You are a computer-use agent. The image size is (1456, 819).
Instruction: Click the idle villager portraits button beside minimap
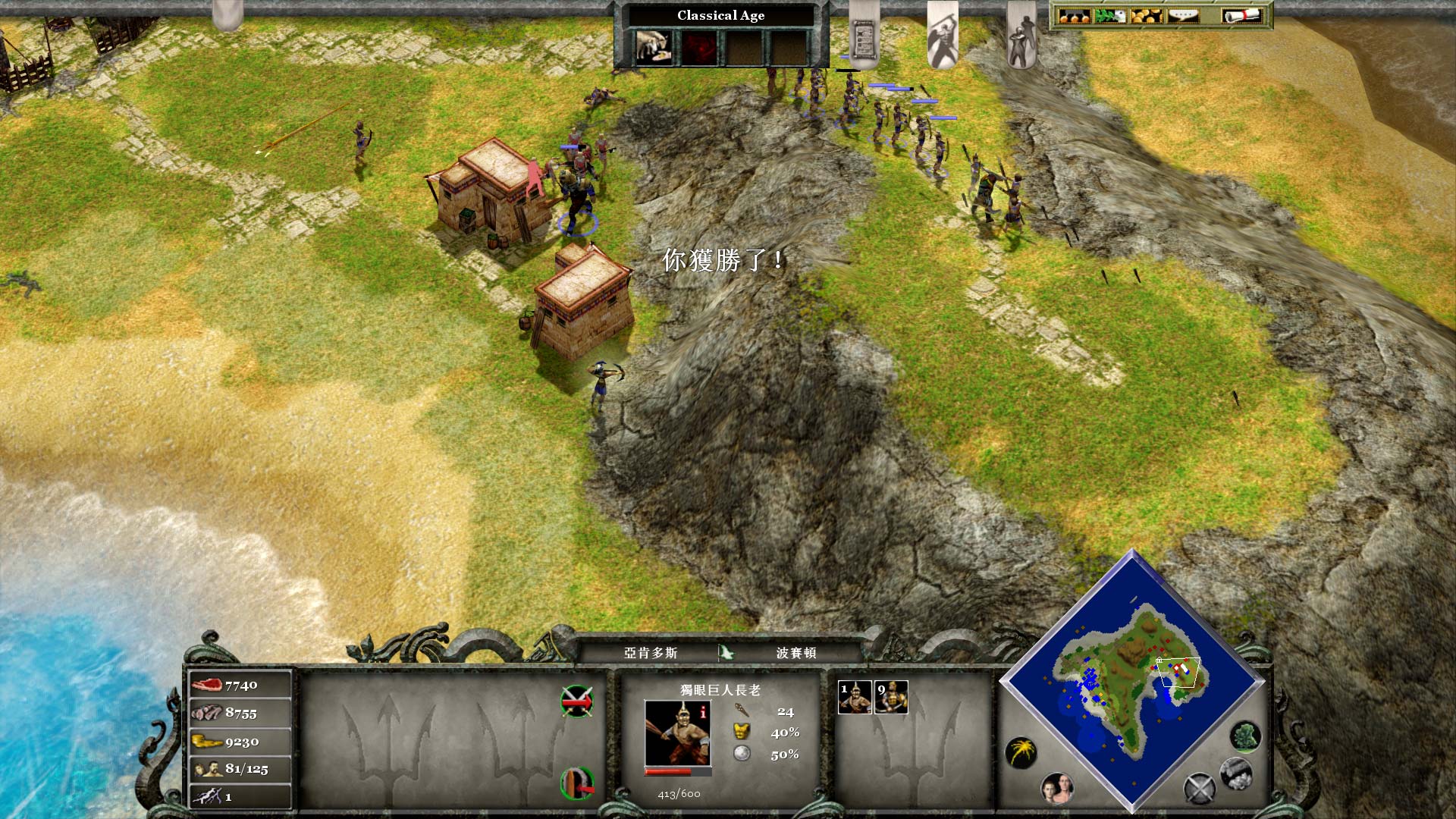point(1056,790)
